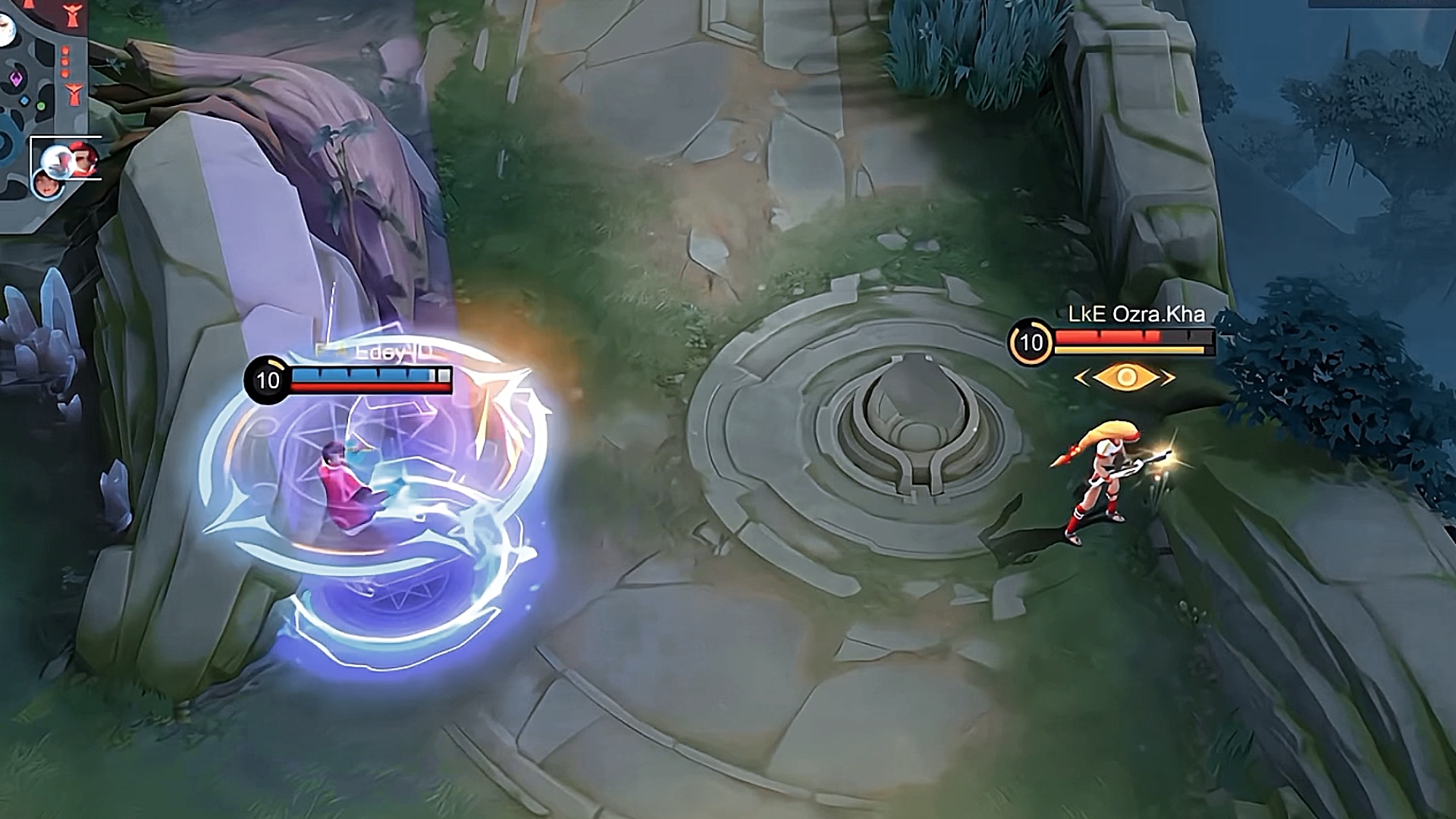The height and width of the screenshot is (819, 1456).
Task: Click the blue-ringed ally hero portrait on the minimap
Action: click(x=47, y=184)
